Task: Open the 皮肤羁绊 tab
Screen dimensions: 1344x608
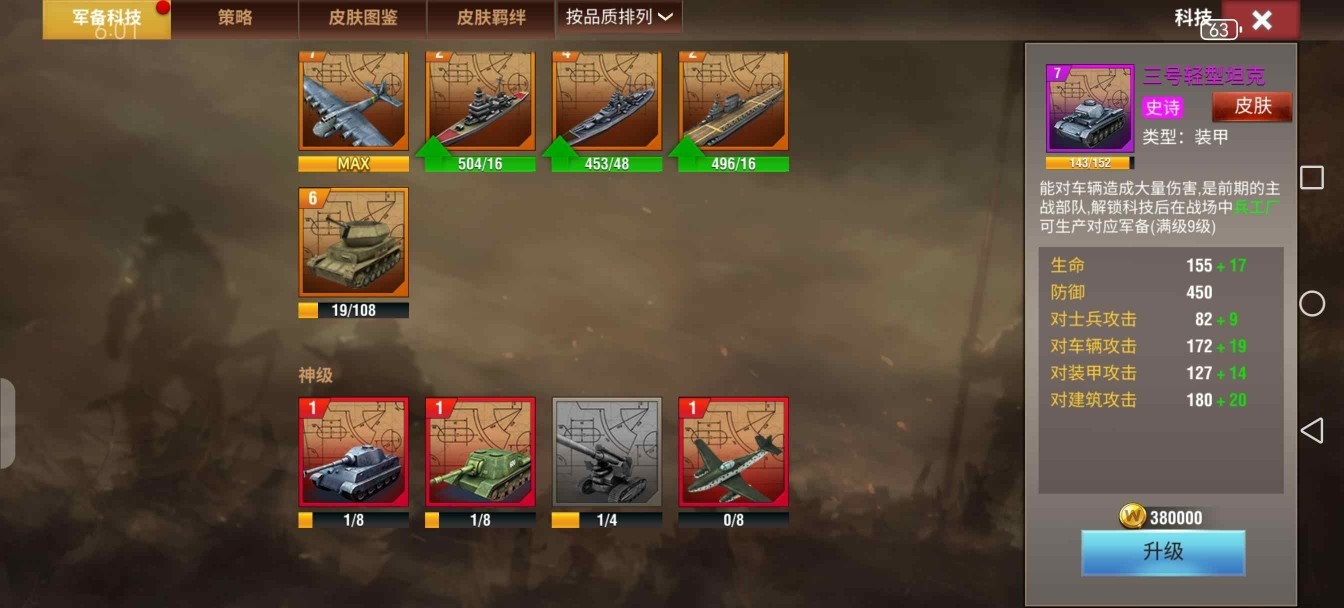Action: [x=491, y=19]
